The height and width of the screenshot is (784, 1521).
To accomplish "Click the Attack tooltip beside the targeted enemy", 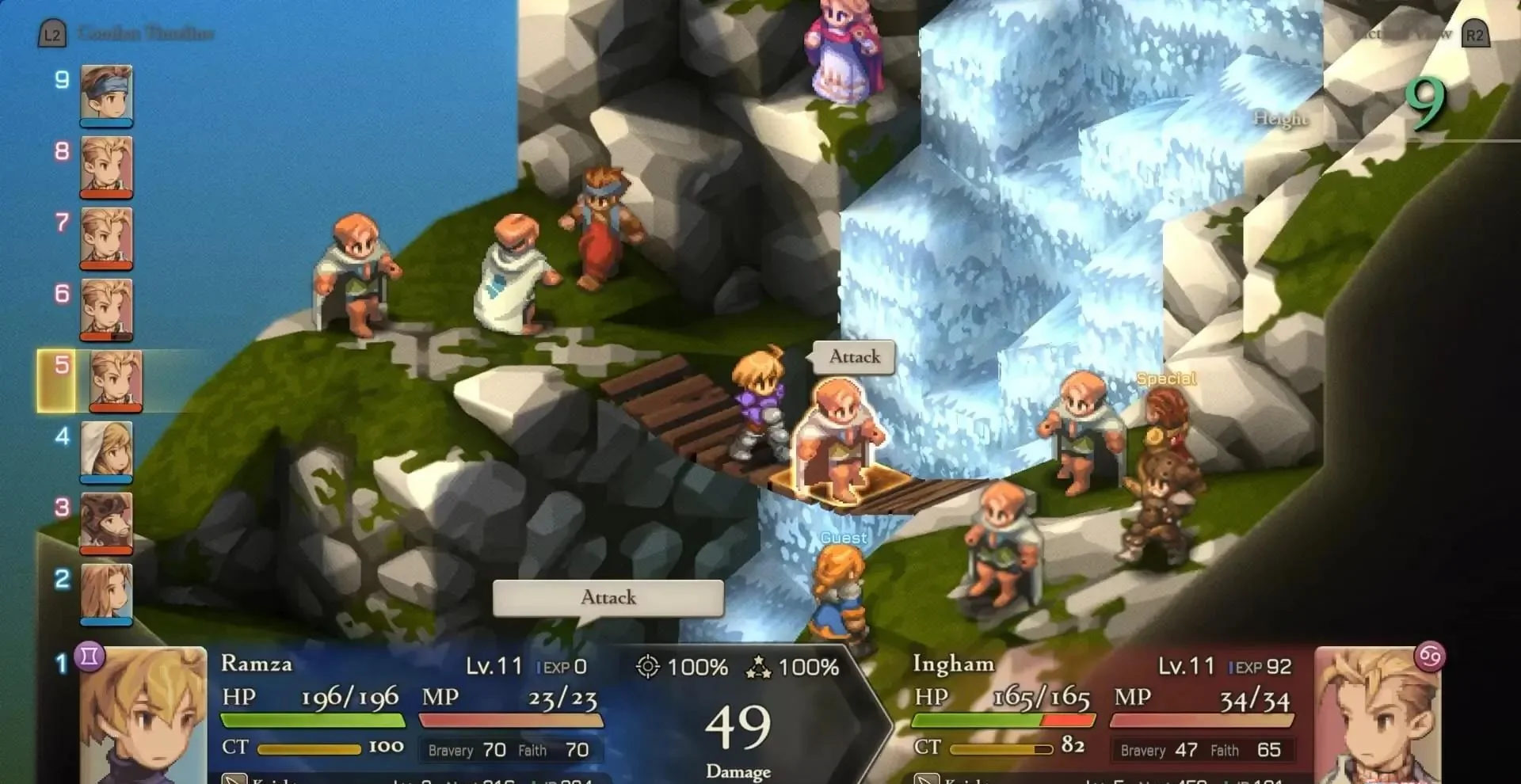I will click(x=854, y=357).
